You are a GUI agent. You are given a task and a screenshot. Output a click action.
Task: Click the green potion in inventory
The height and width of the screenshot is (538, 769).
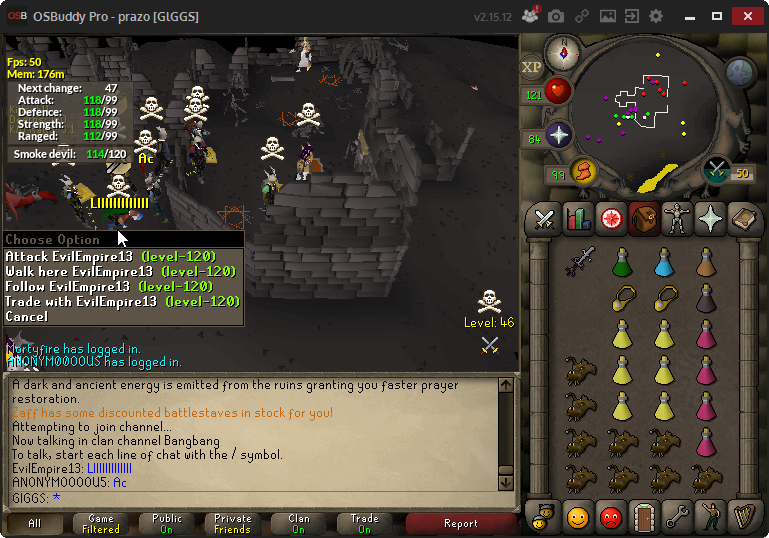[x=621, y=262]
